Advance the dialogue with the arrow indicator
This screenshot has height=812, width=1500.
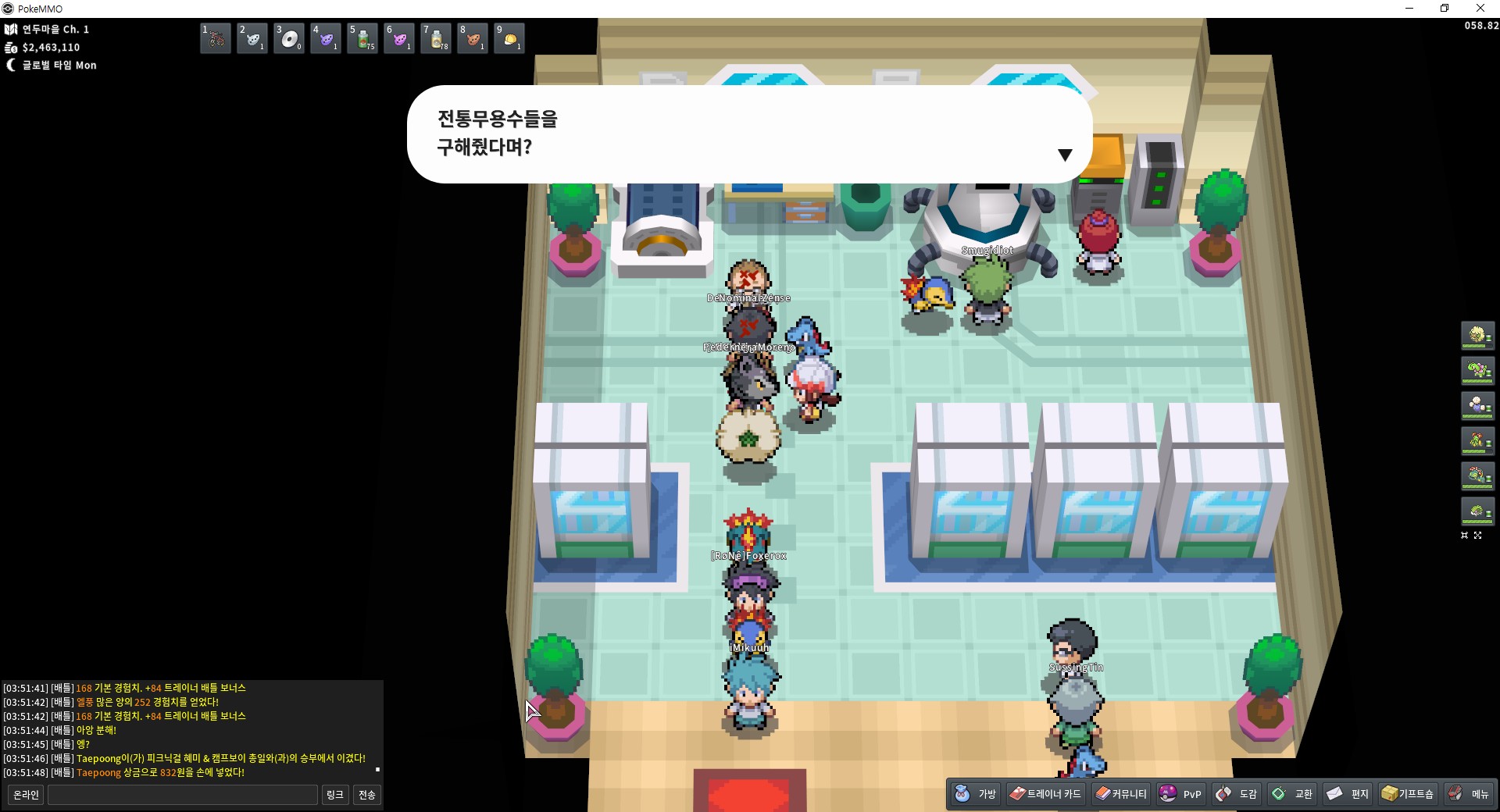1064,155
